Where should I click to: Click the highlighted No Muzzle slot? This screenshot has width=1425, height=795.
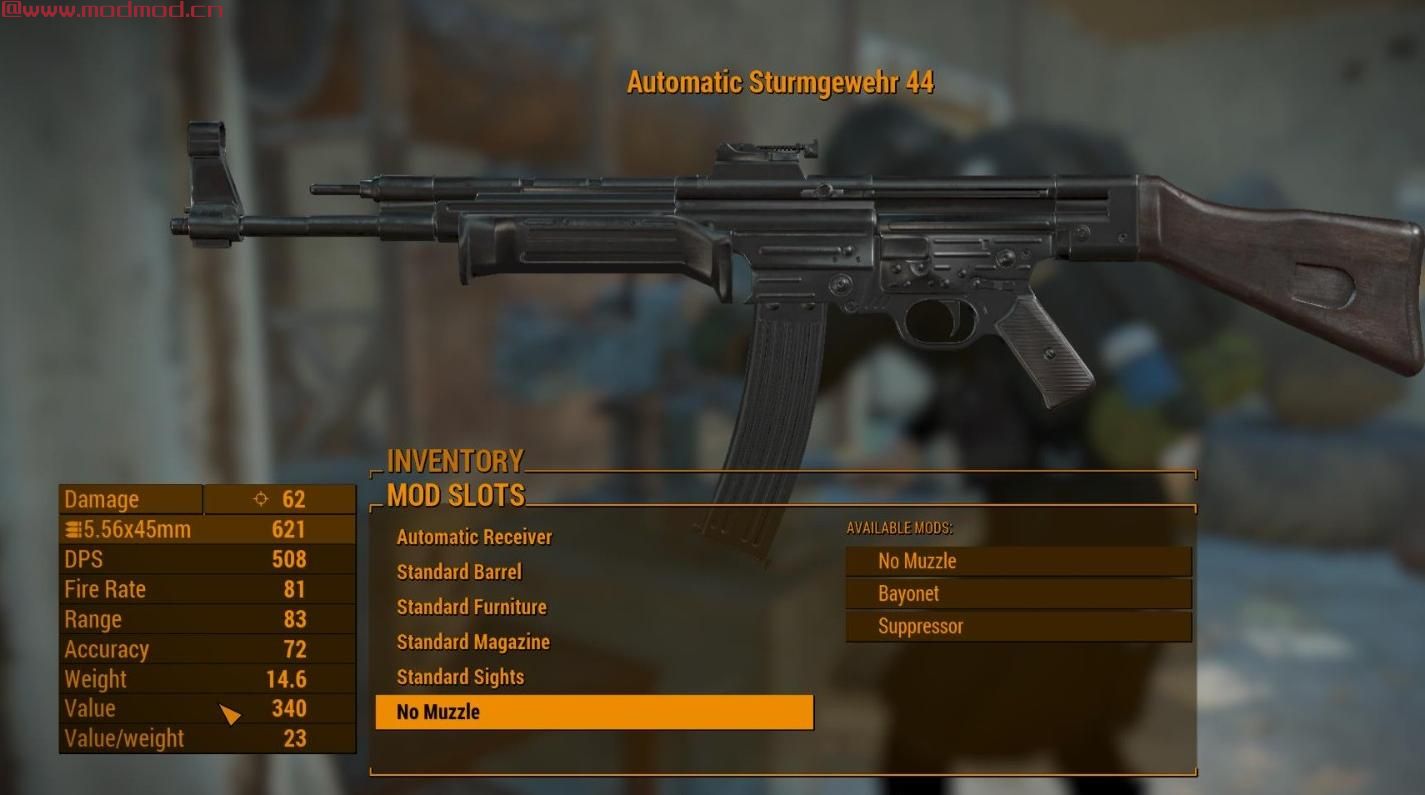tap(595, 712)
